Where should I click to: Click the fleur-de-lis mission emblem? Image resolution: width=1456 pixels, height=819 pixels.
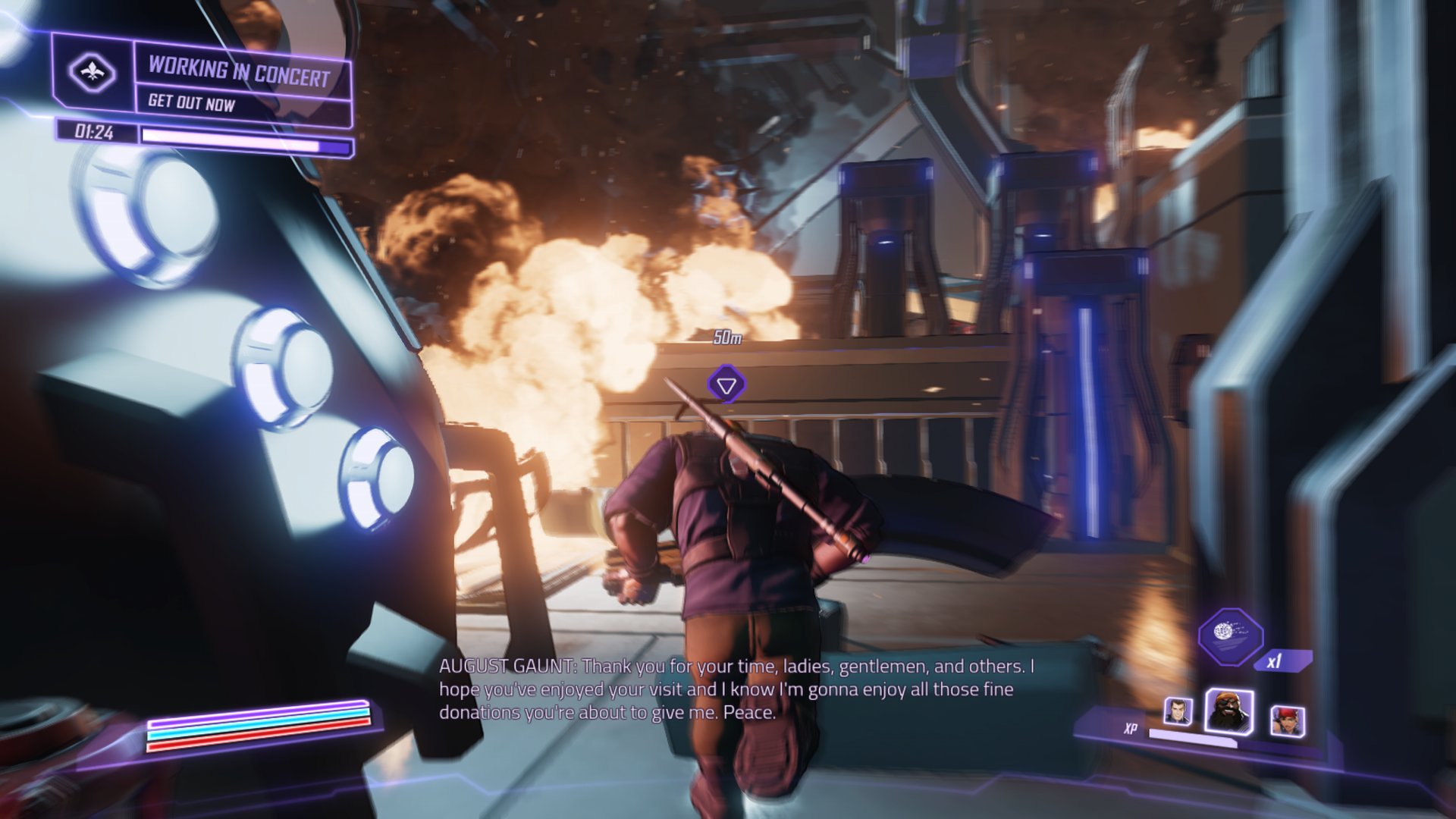coord(92,74)
